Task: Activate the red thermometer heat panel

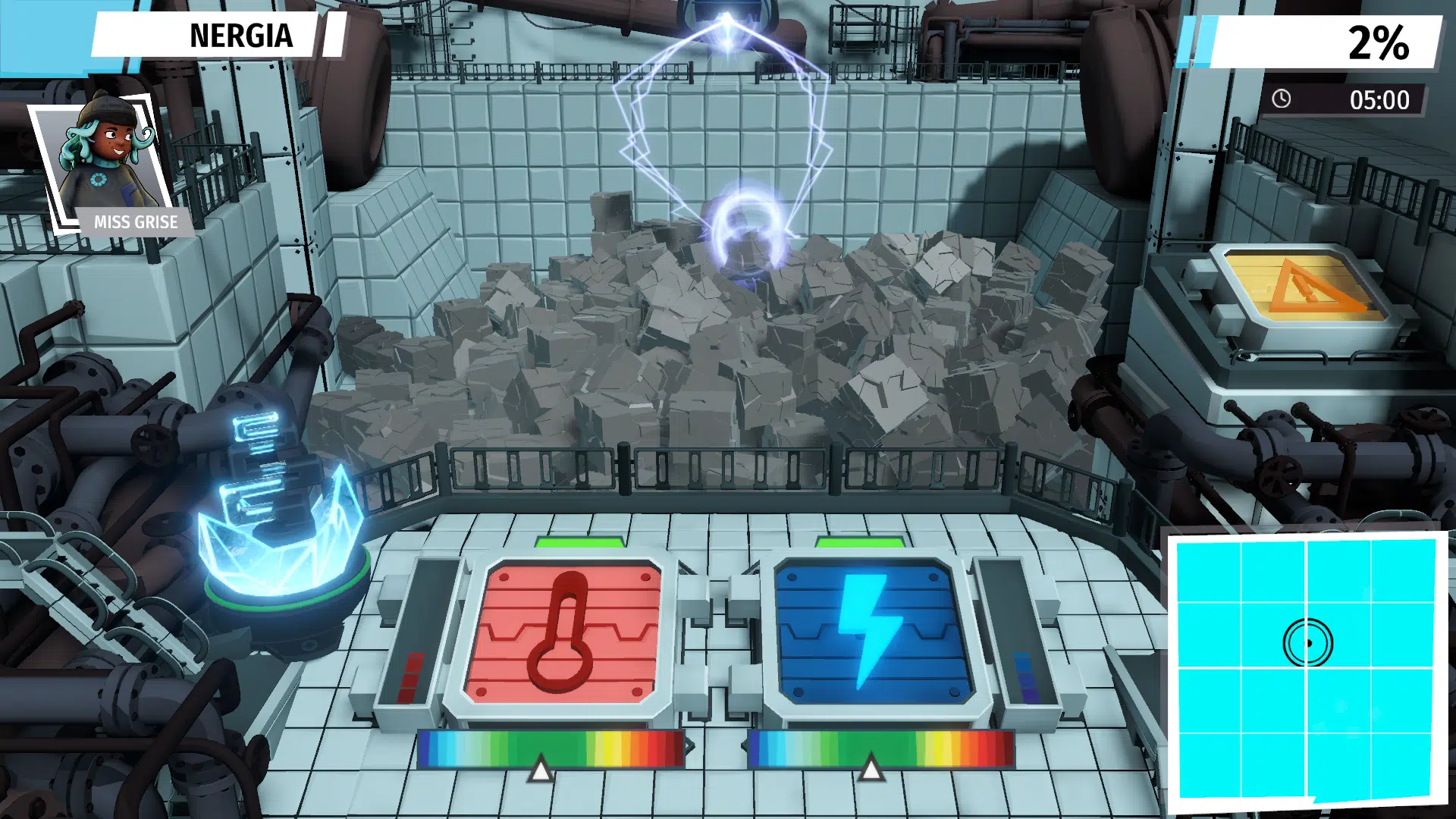Action: point(563,633)
